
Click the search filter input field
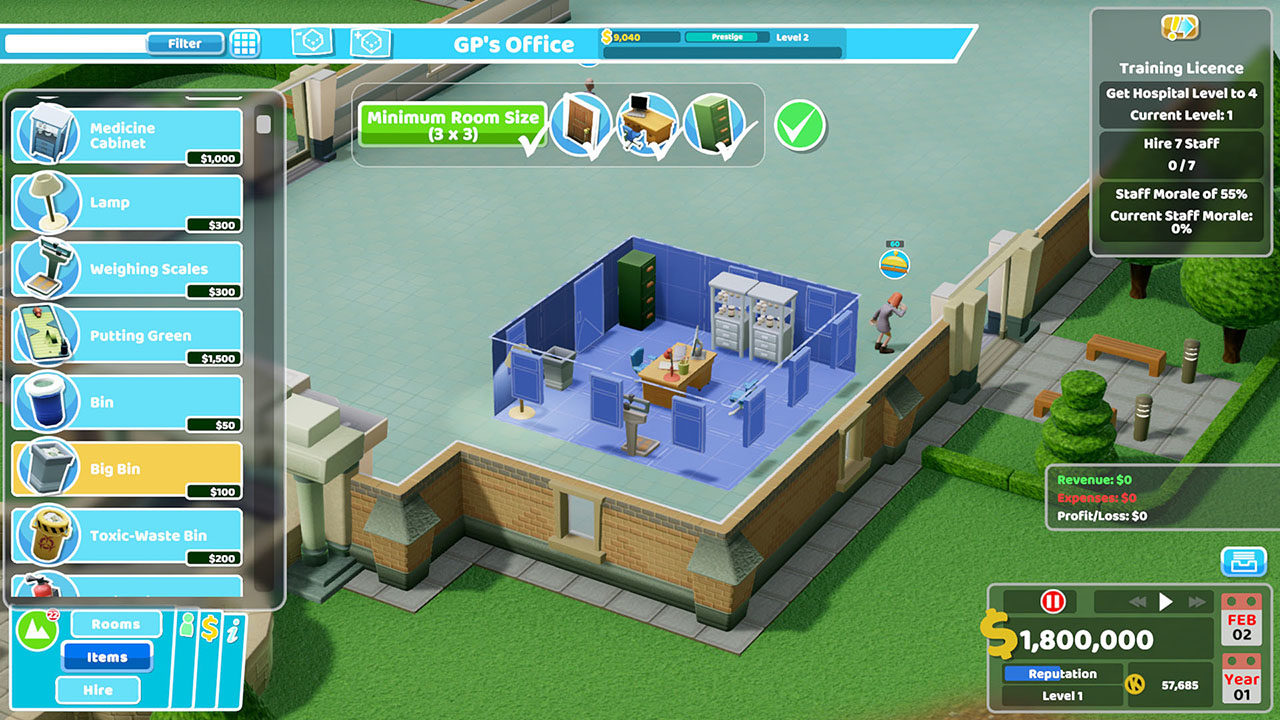click(75, 43)
